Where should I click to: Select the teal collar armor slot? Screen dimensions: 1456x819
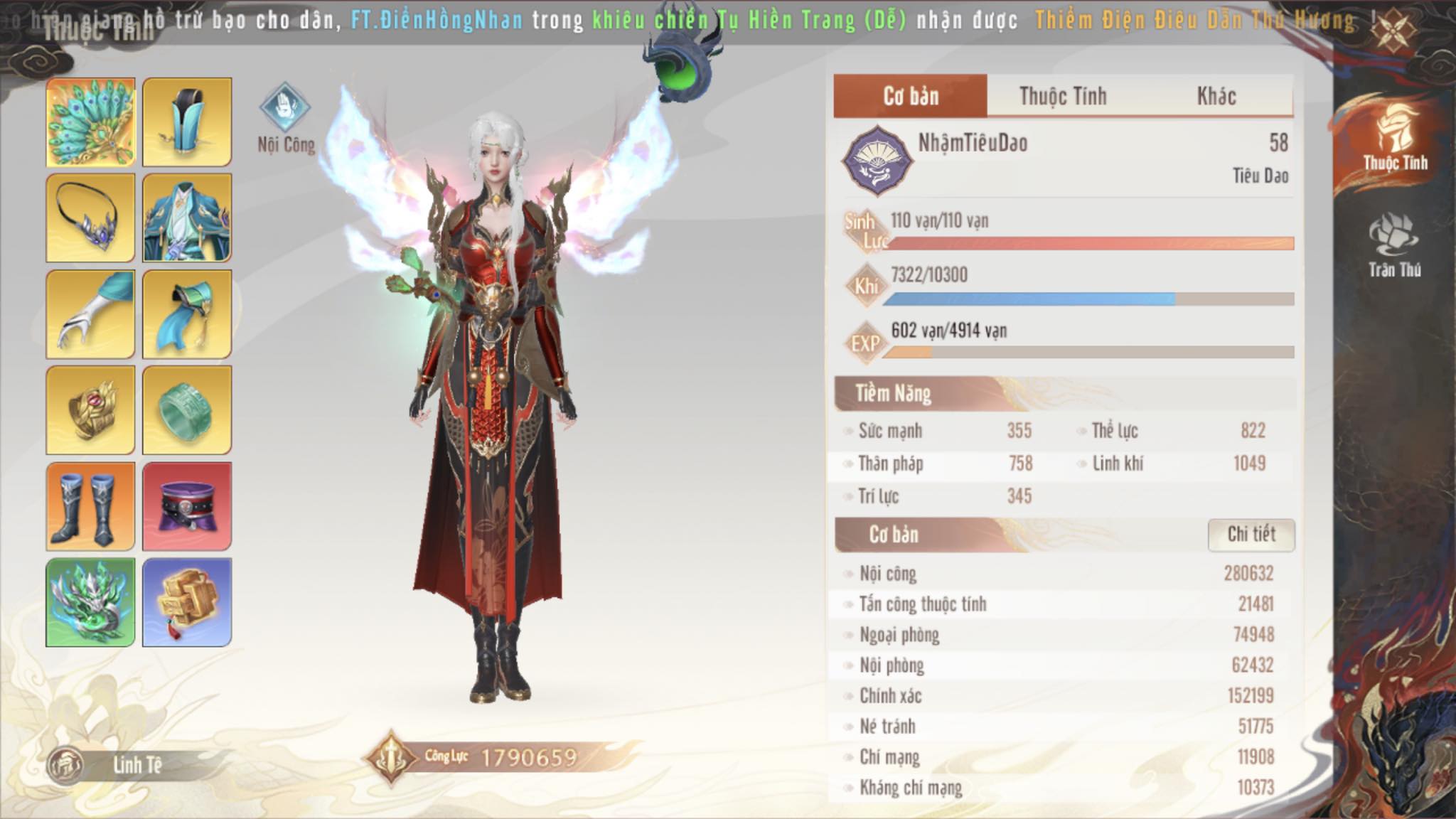[187, 122]
